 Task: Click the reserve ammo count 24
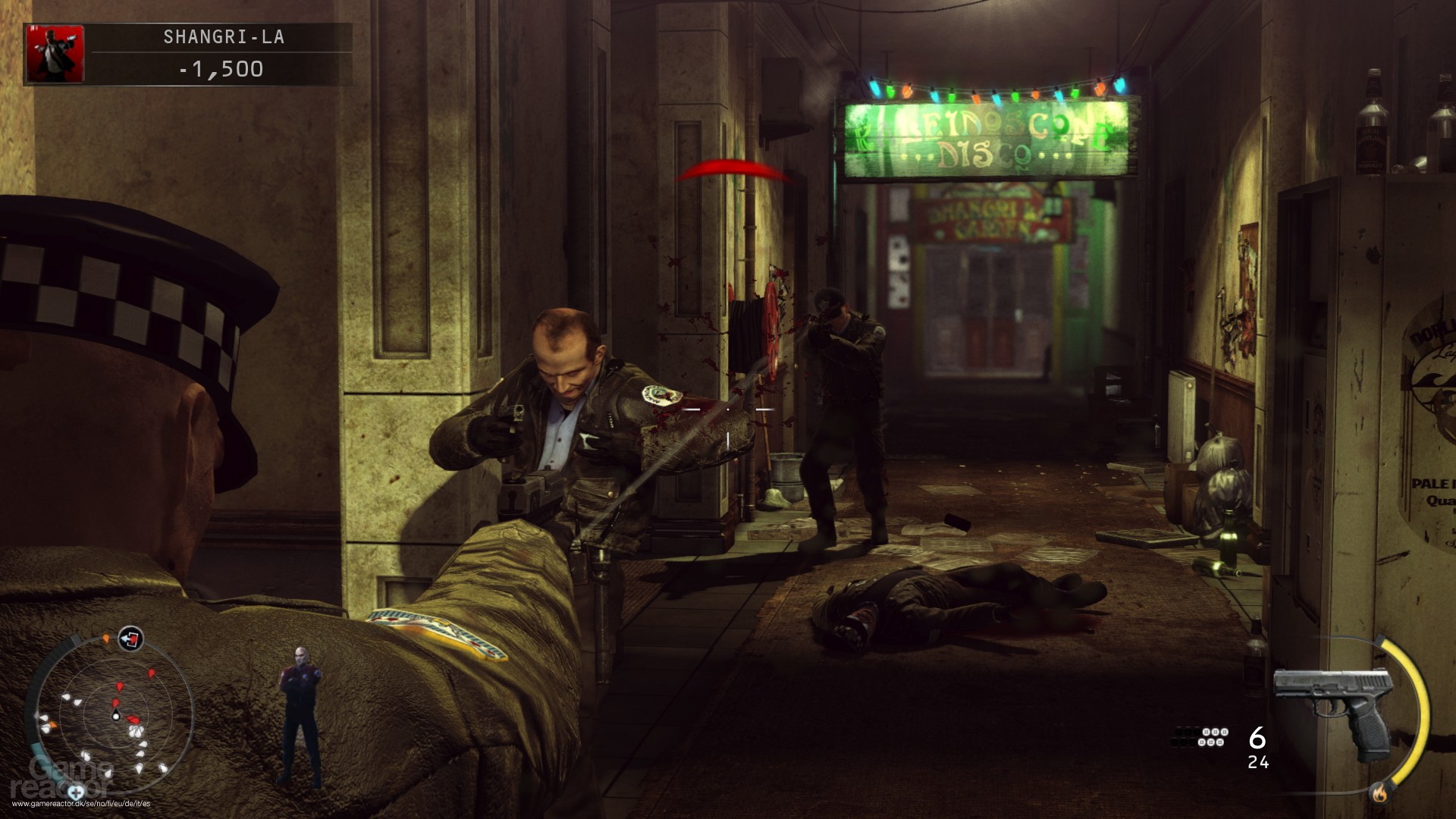point(1258,763)
